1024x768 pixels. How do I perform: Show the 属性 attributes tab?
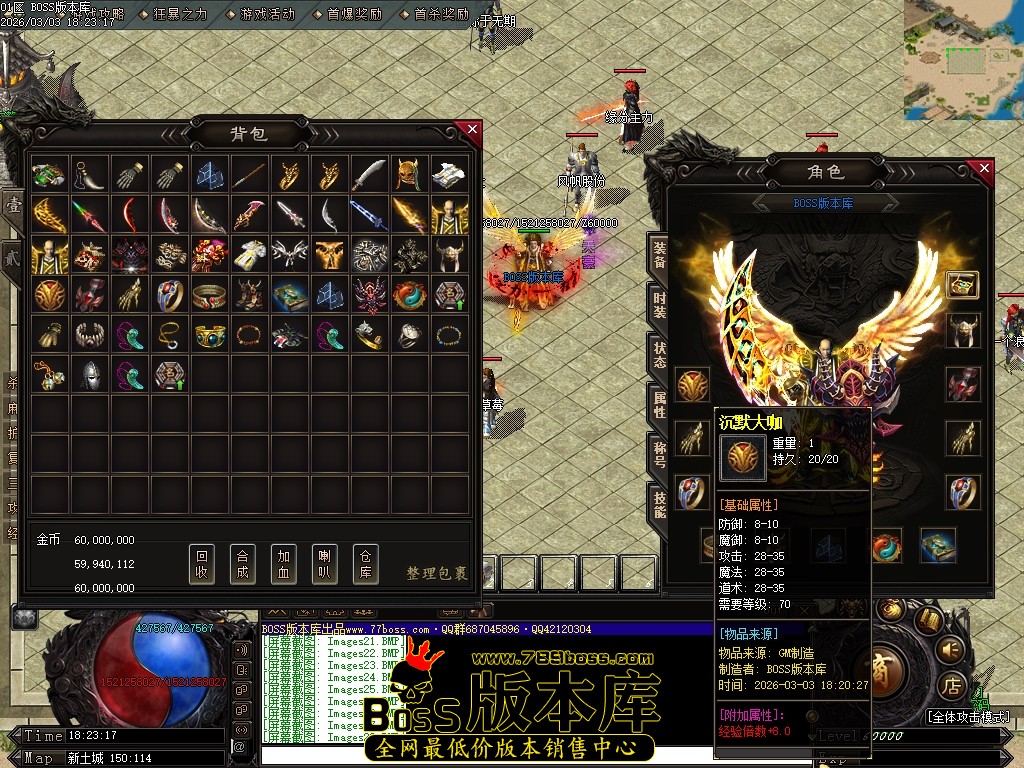coord(660,404)
